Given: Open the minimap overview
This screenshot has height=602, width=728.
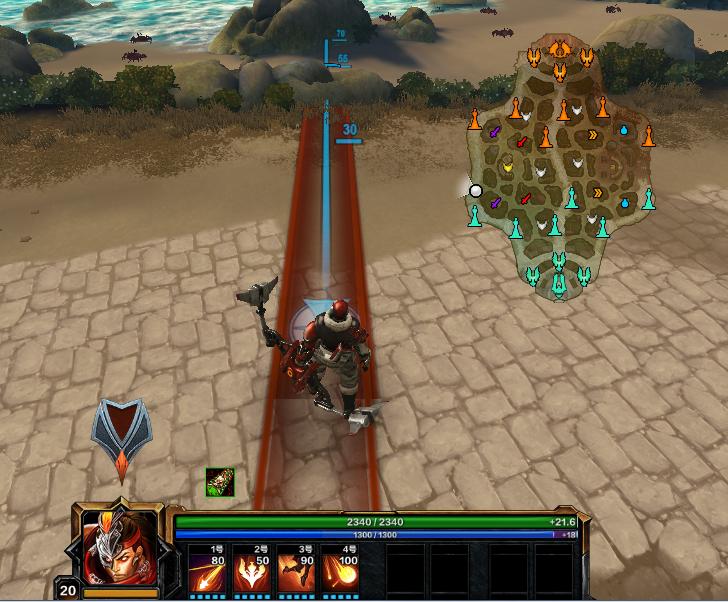Looking at the screenshot, I should point(562,170).
